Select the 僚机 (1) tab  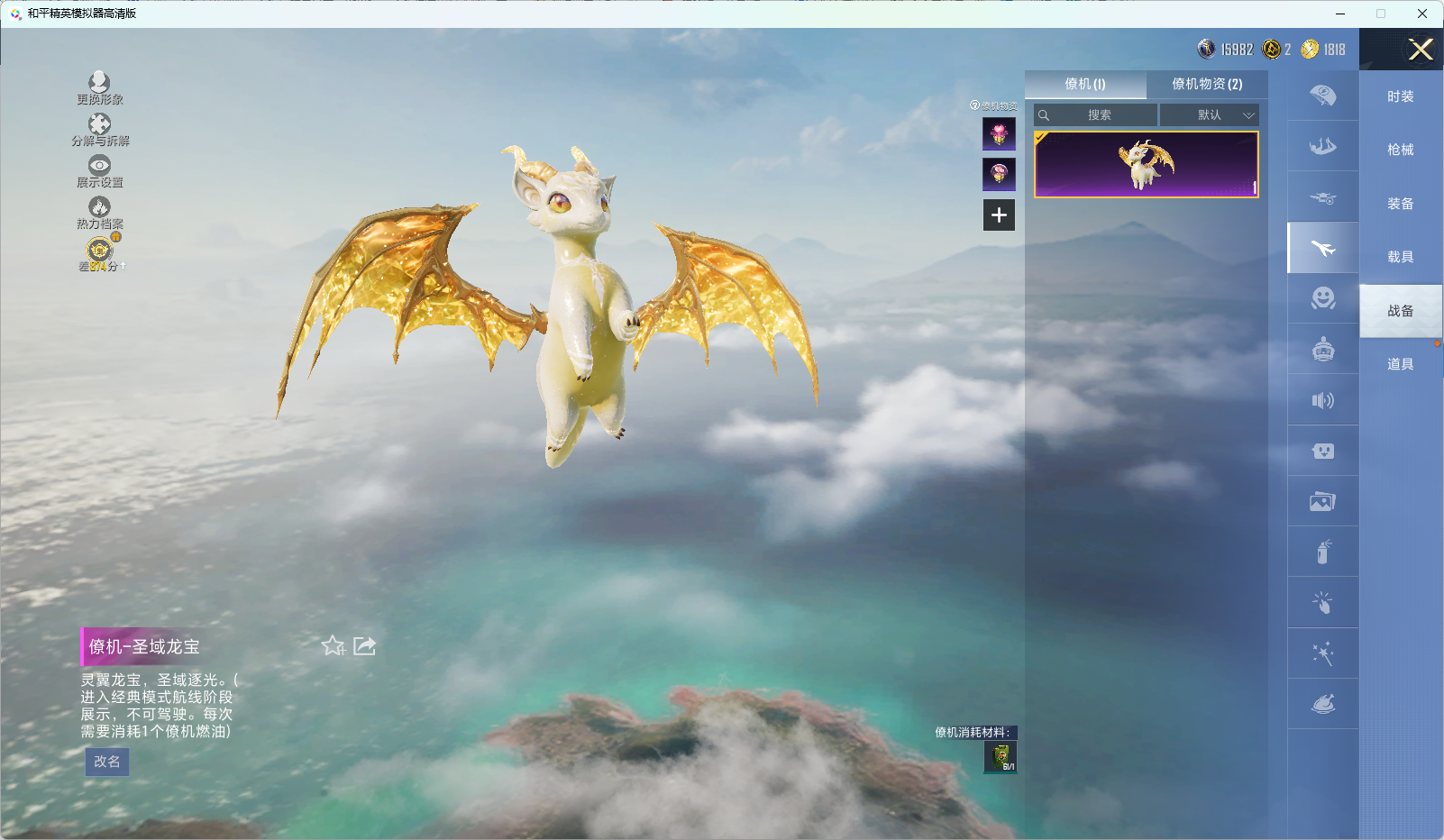click(x=1085, y=84)
